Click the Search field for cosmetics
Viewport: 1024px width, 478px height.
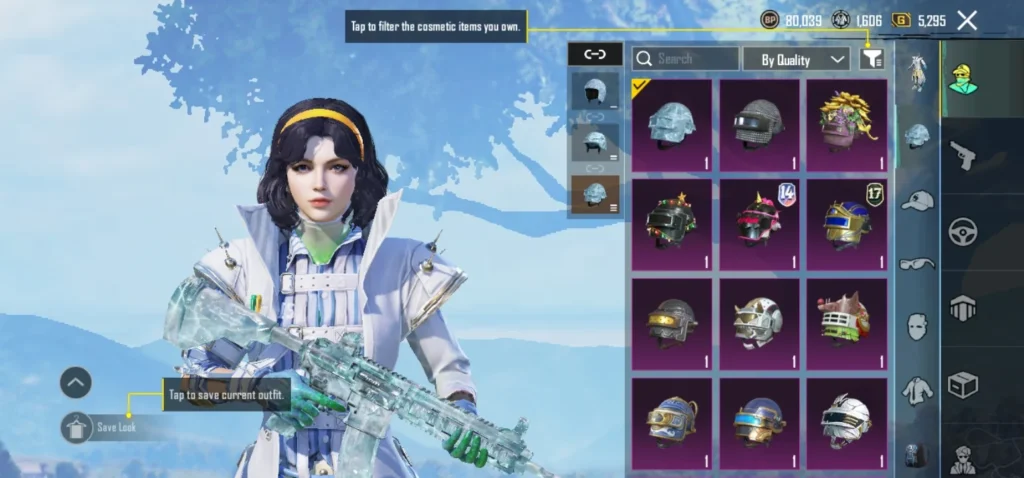click(x=686, y=59)
